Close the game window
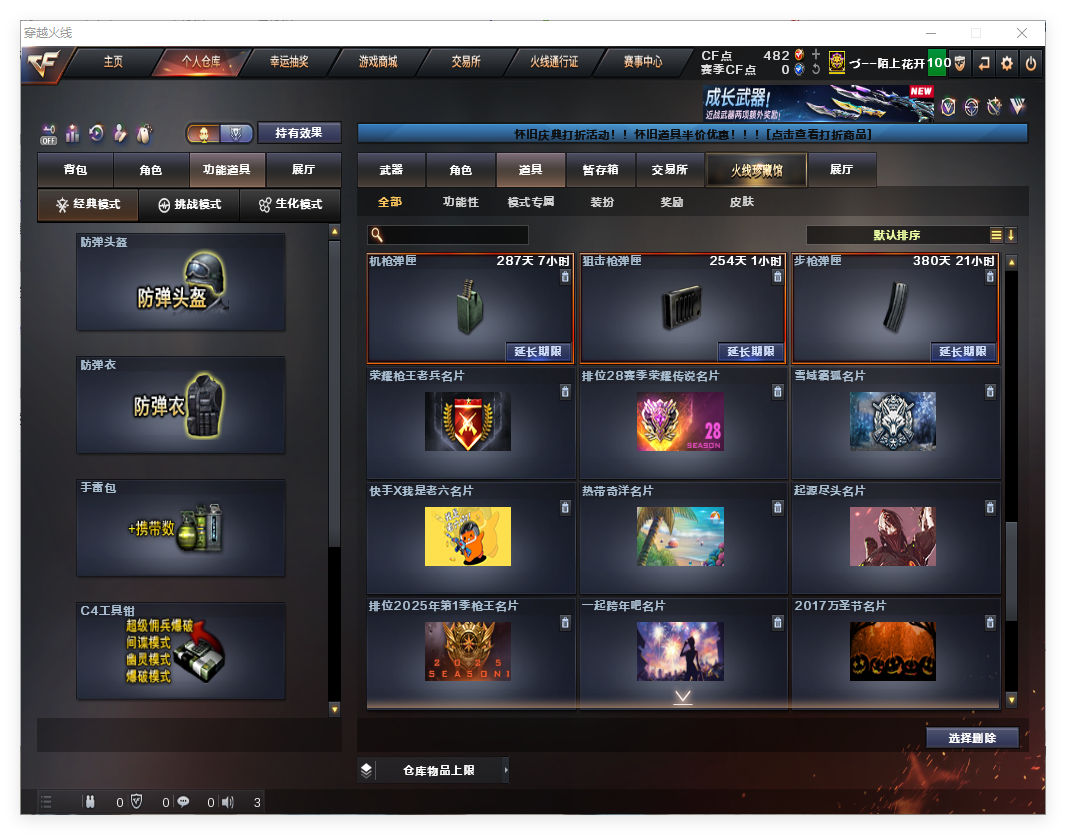This screenshot has width=1066, height=835. [1022, 33]
